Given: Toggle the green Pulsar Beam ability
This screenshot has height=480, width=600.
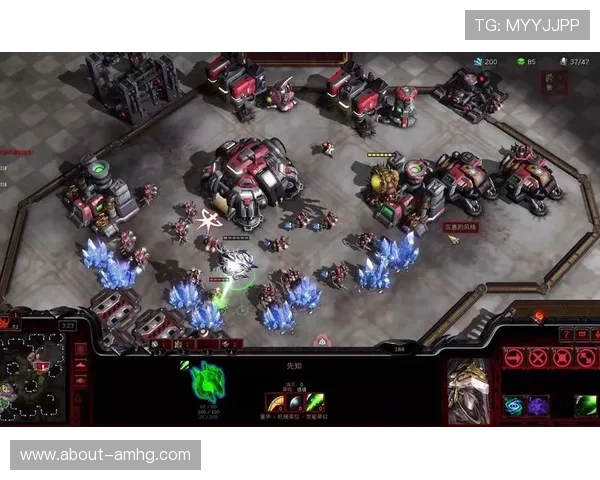Looking at the screenshot, I should click(585, 405).
